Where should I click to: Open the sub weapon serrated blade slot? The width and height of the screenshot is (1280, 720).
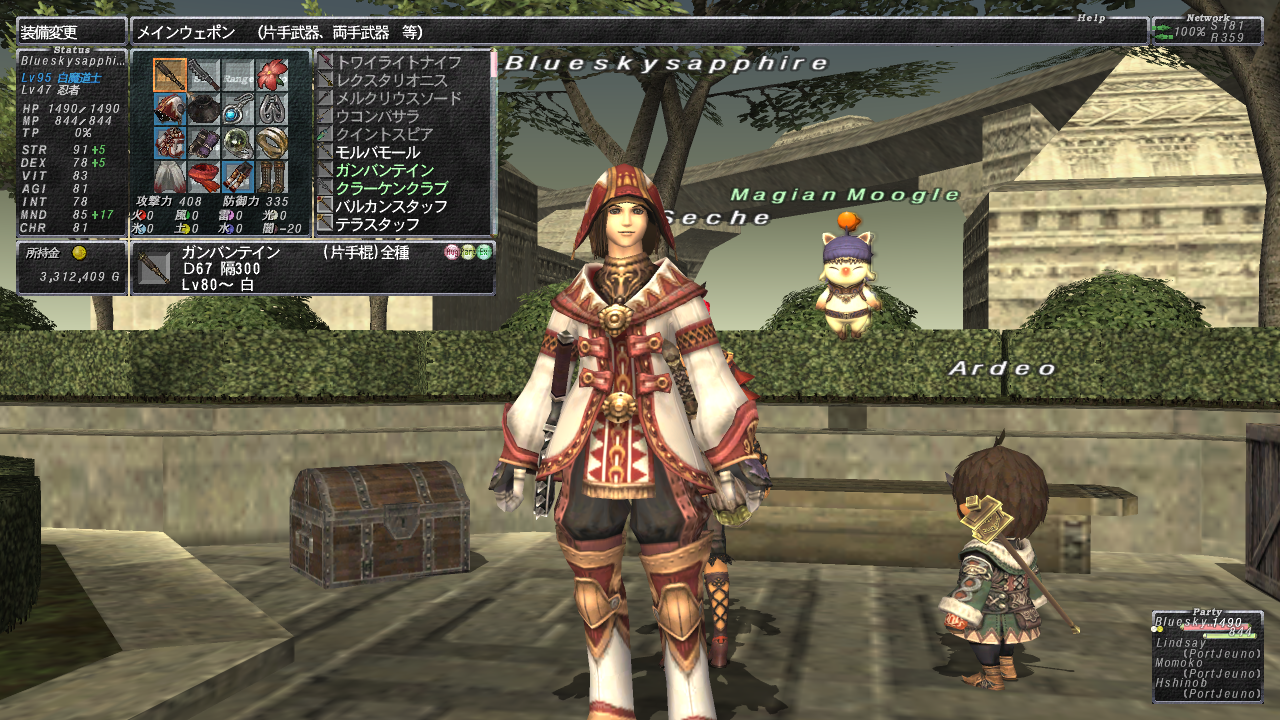pos(204,75)
